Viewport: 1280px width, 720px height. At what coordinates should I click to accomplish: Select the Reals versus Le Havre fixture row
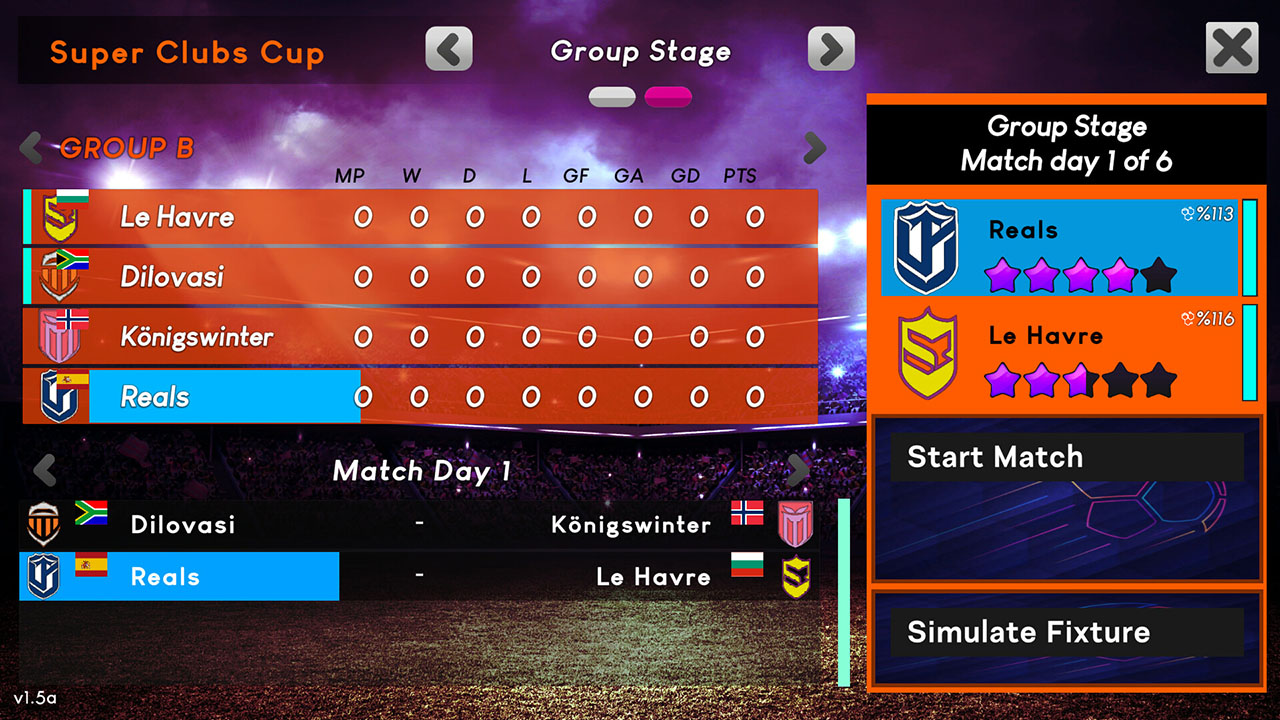pyautogui.click(x=420, y=576)
